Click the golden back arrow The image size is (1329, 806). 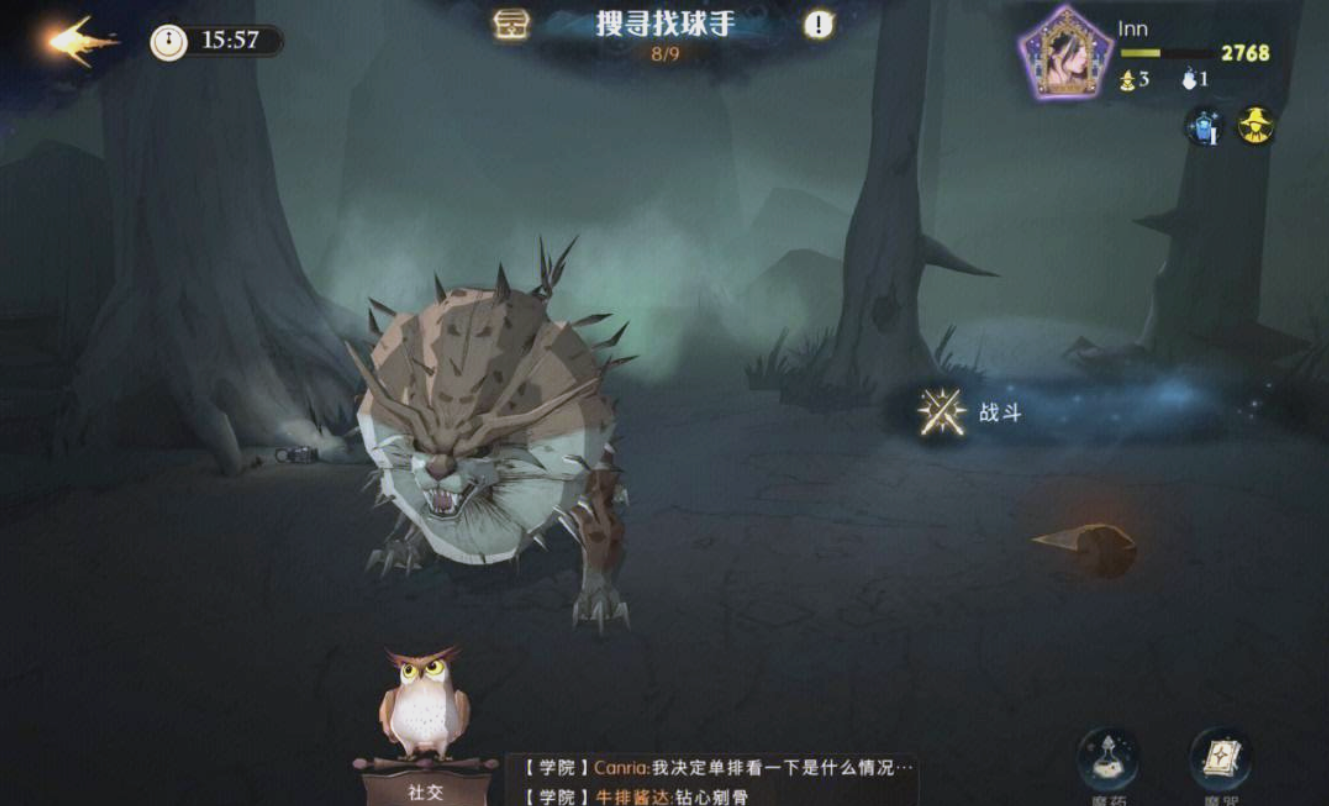(82, 41)
